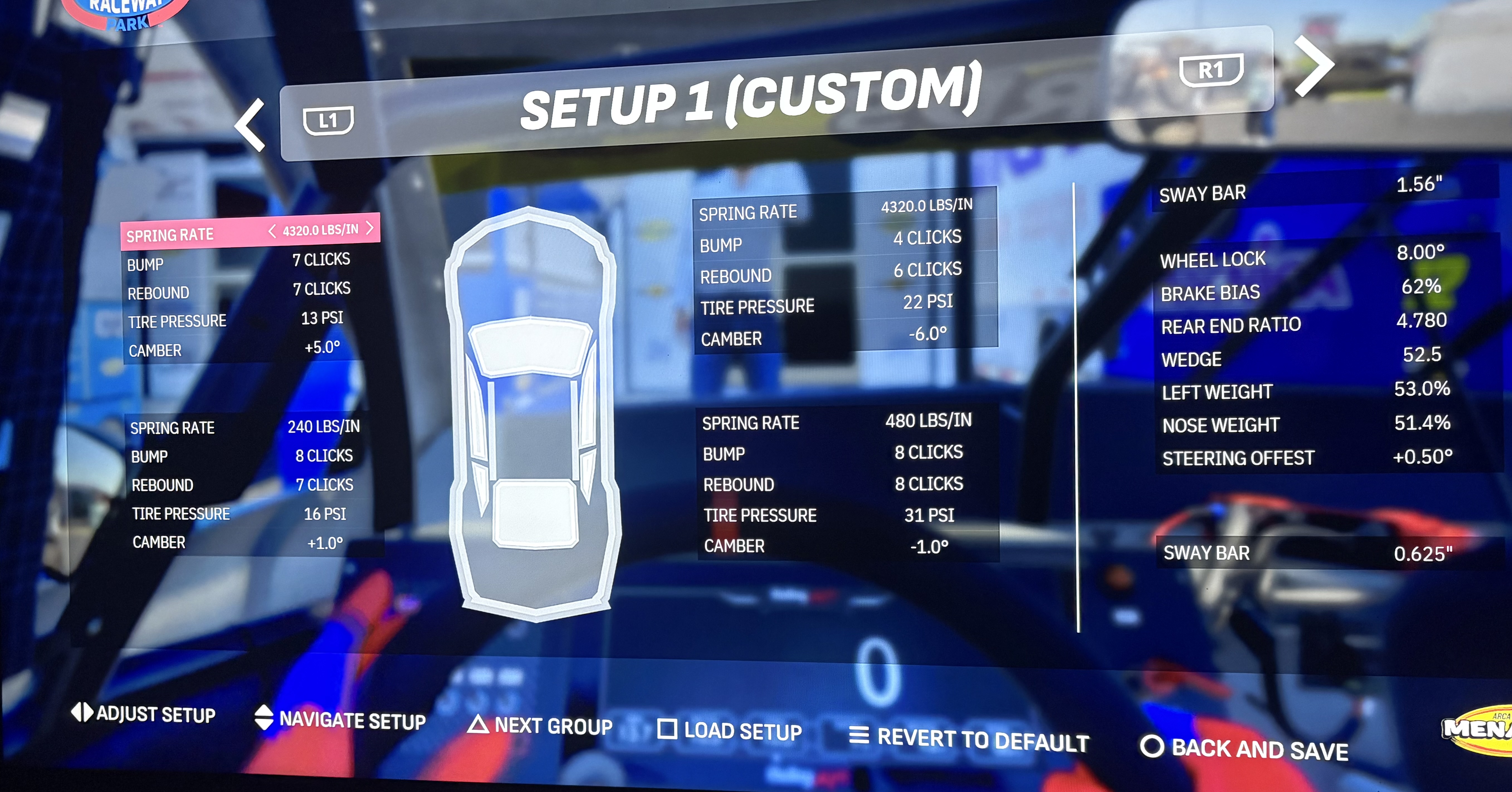Decrease the highlighted spring rate value
Viewport: 1512px width, 792px height.
(x=272, y=231)
